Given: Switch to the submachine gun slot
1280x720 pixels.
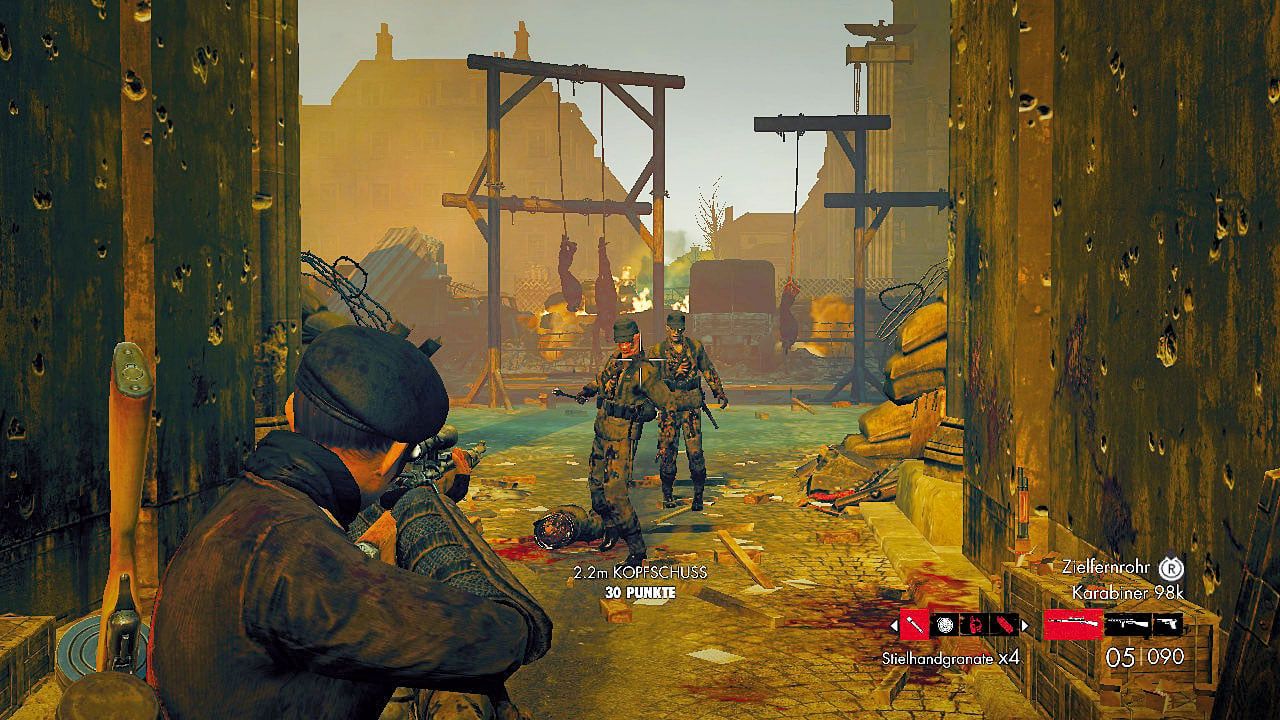Looking at the screenshot, I should (x=1126, y=625).
